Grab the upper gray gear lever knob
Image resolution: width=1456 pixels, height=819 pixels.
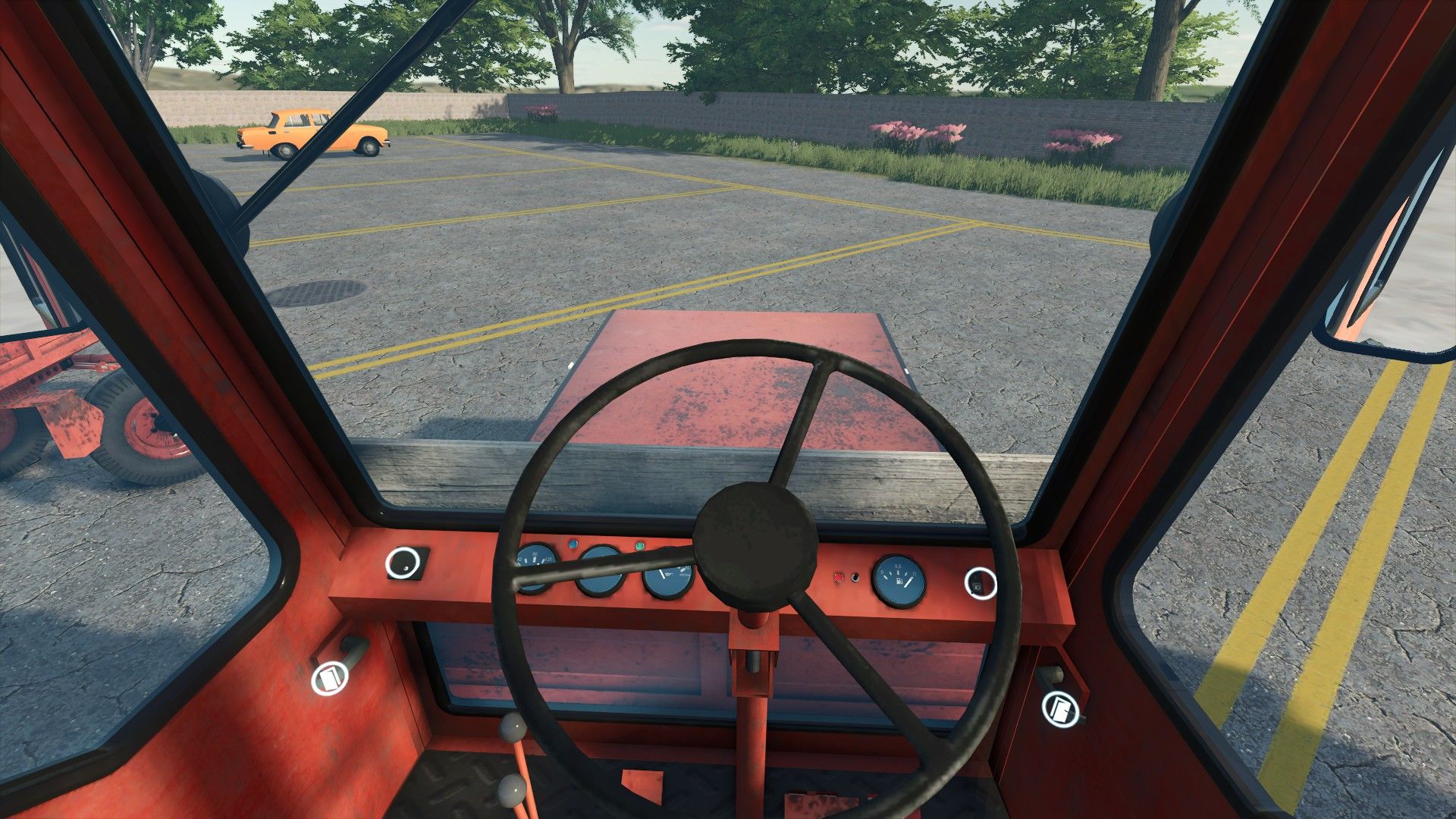click(x=513, y=728)
